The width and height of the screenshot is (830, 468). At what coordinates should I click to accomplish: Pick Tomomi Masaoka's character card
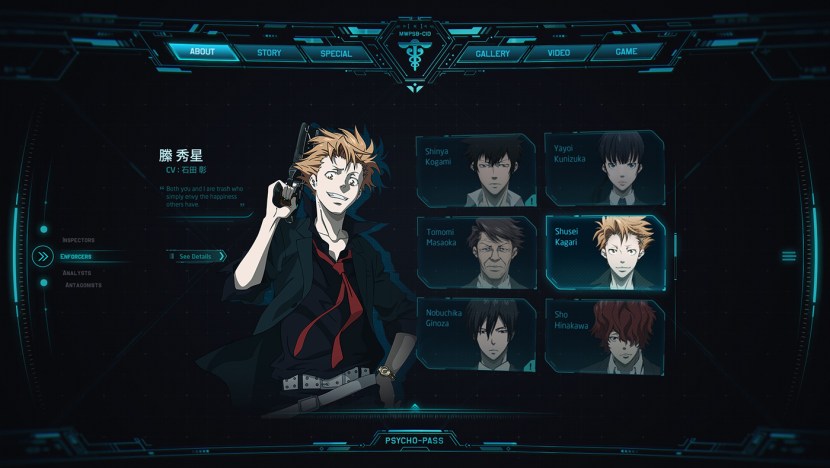(475, 253)
